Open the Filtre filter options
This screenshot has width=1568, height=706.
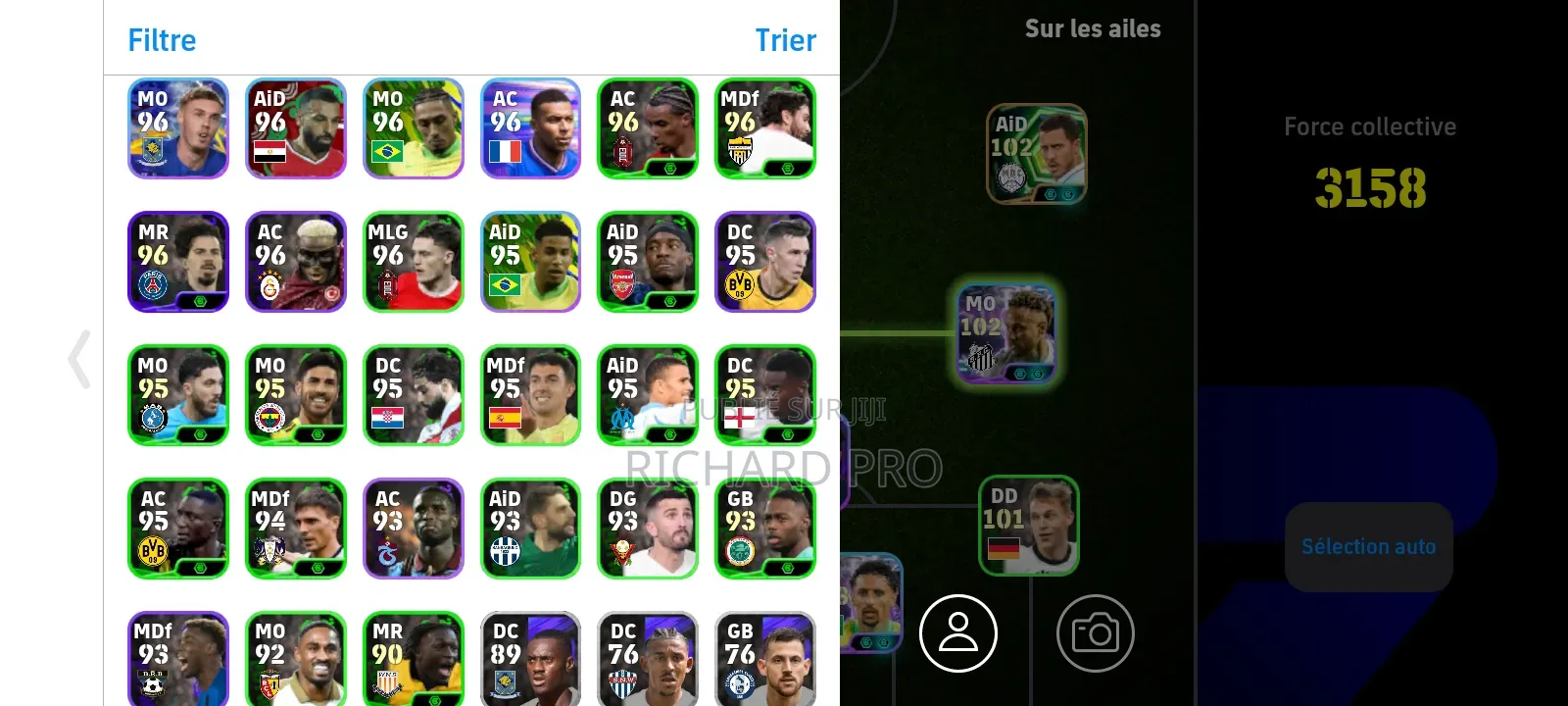[x=161, y=40]
